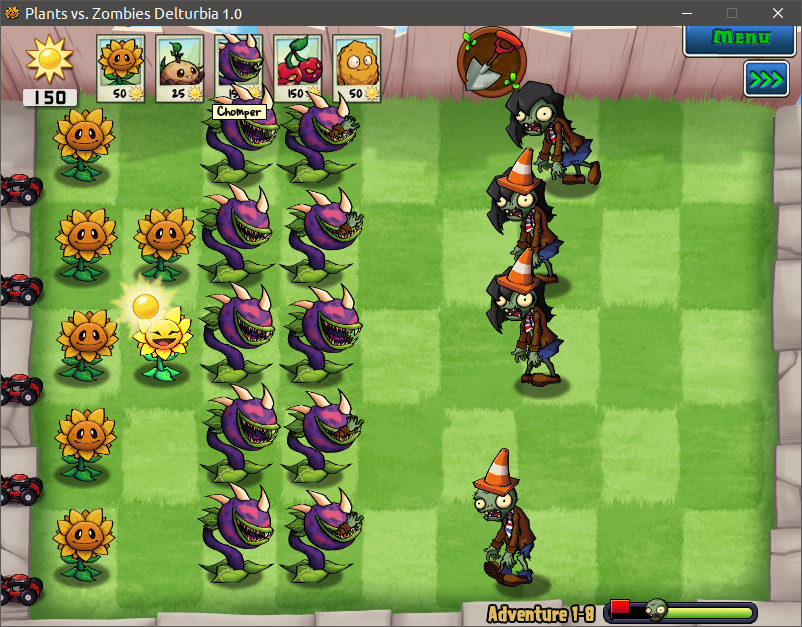The height and width of the screenshot is (627, 802).
Task: Open the green Menu button
Action: tap(741, 38)
